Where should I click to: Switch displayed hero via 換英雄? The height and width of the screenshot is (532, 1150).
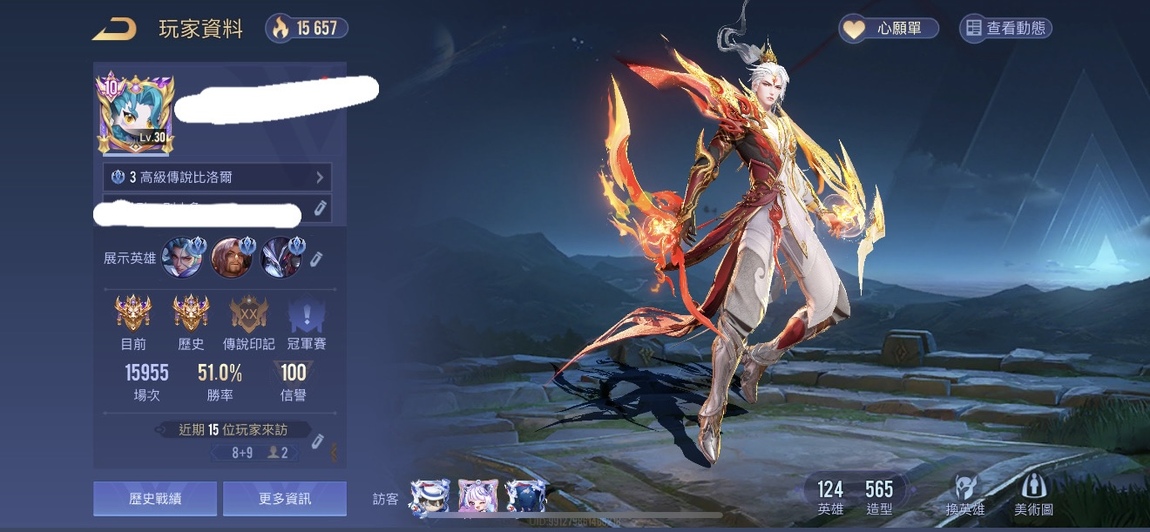click(x=964, y=495)
